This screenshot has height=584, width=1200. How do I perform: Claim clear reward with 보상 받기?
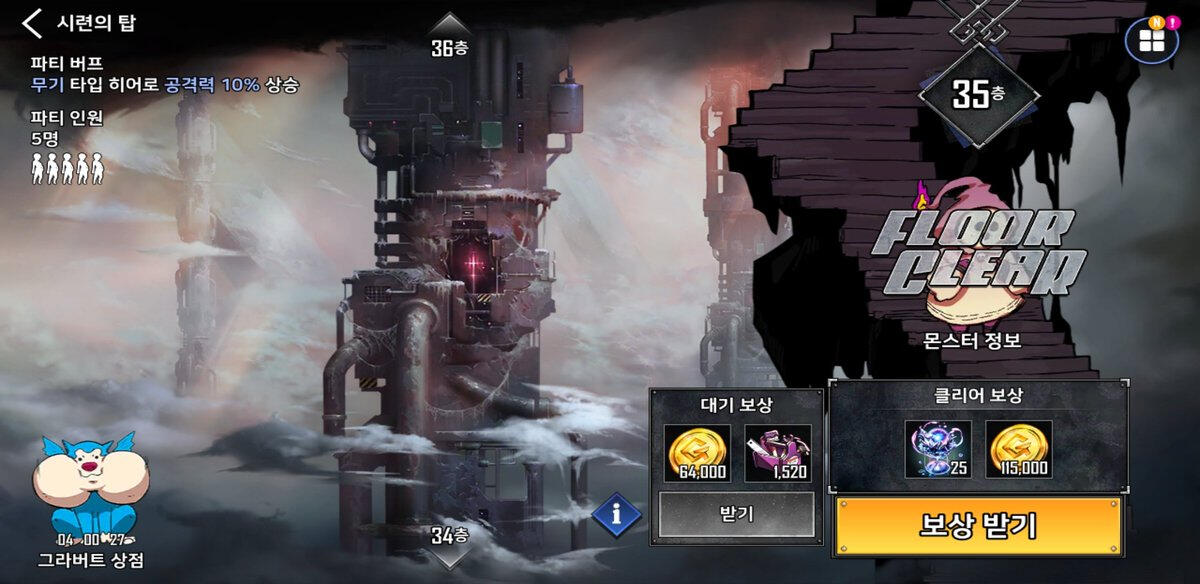click(977, 524)
